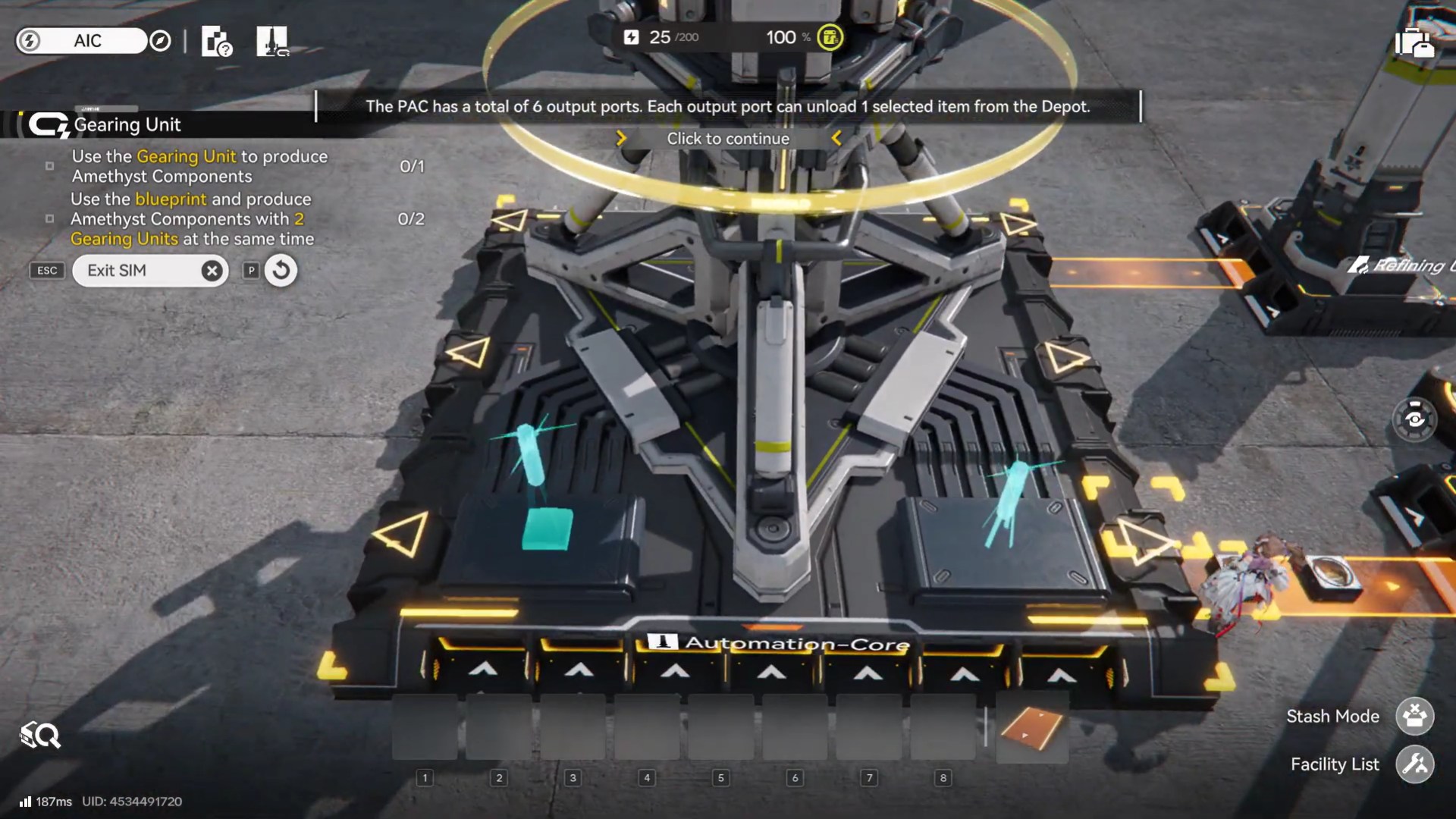Click the restart icon next to Exit SIM
The width and height of the screenshot is (1456, 819).
tap(280, 270)
